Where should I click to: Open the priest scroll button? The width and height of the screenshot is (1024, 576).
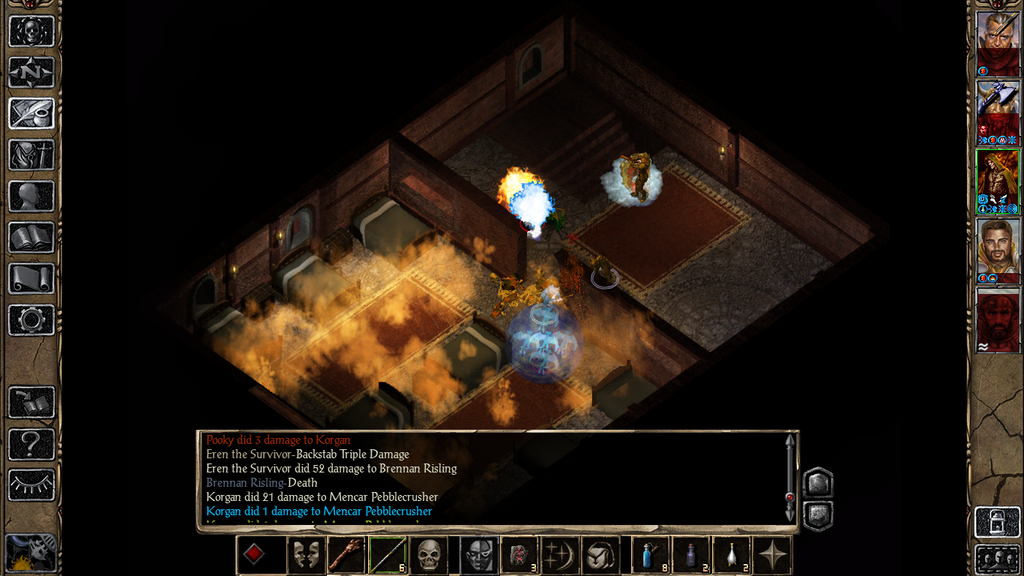[31, 279]
